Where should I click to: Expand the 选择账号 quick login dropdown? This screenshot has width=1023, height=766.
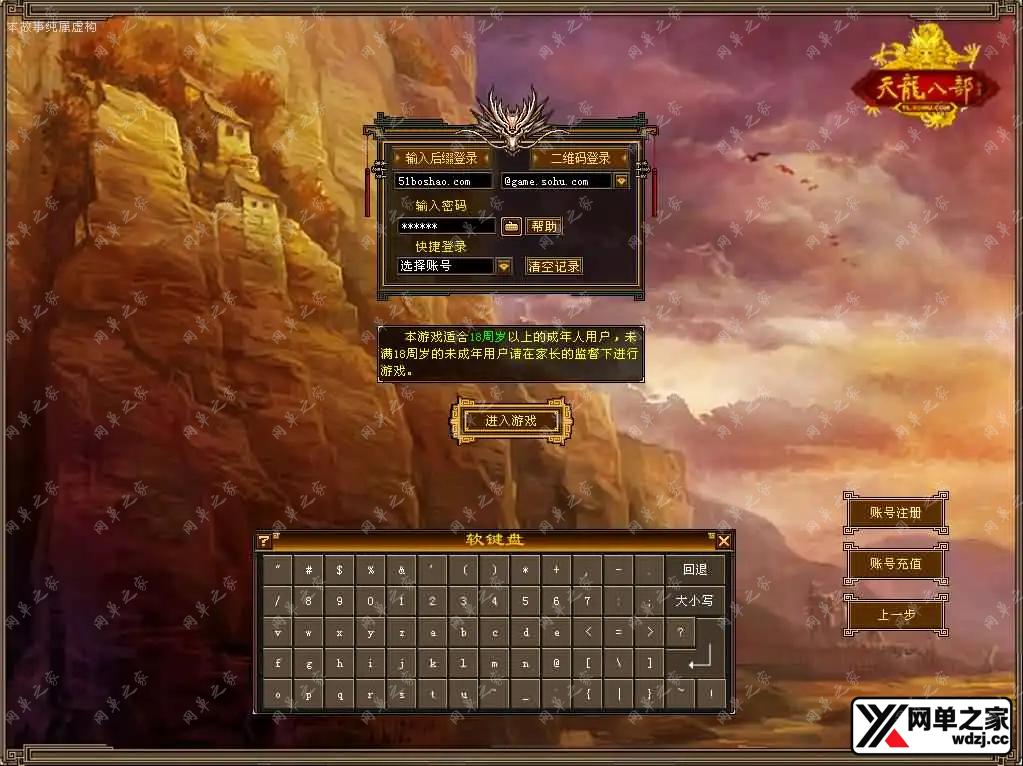(504, 266)
